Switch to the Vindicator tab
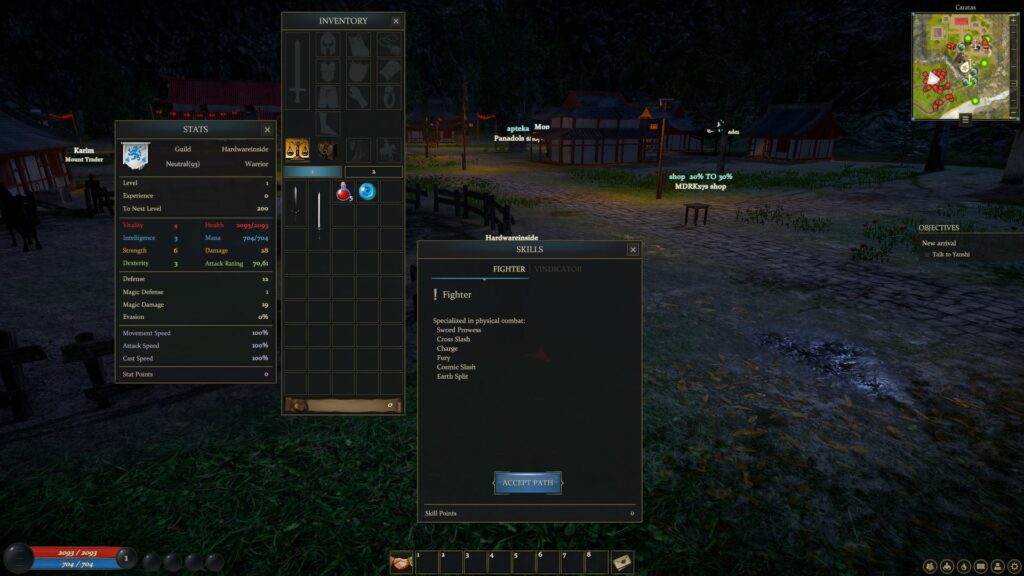The width and height of the screenshot is (1024, 576). click(x=558, y=269)
